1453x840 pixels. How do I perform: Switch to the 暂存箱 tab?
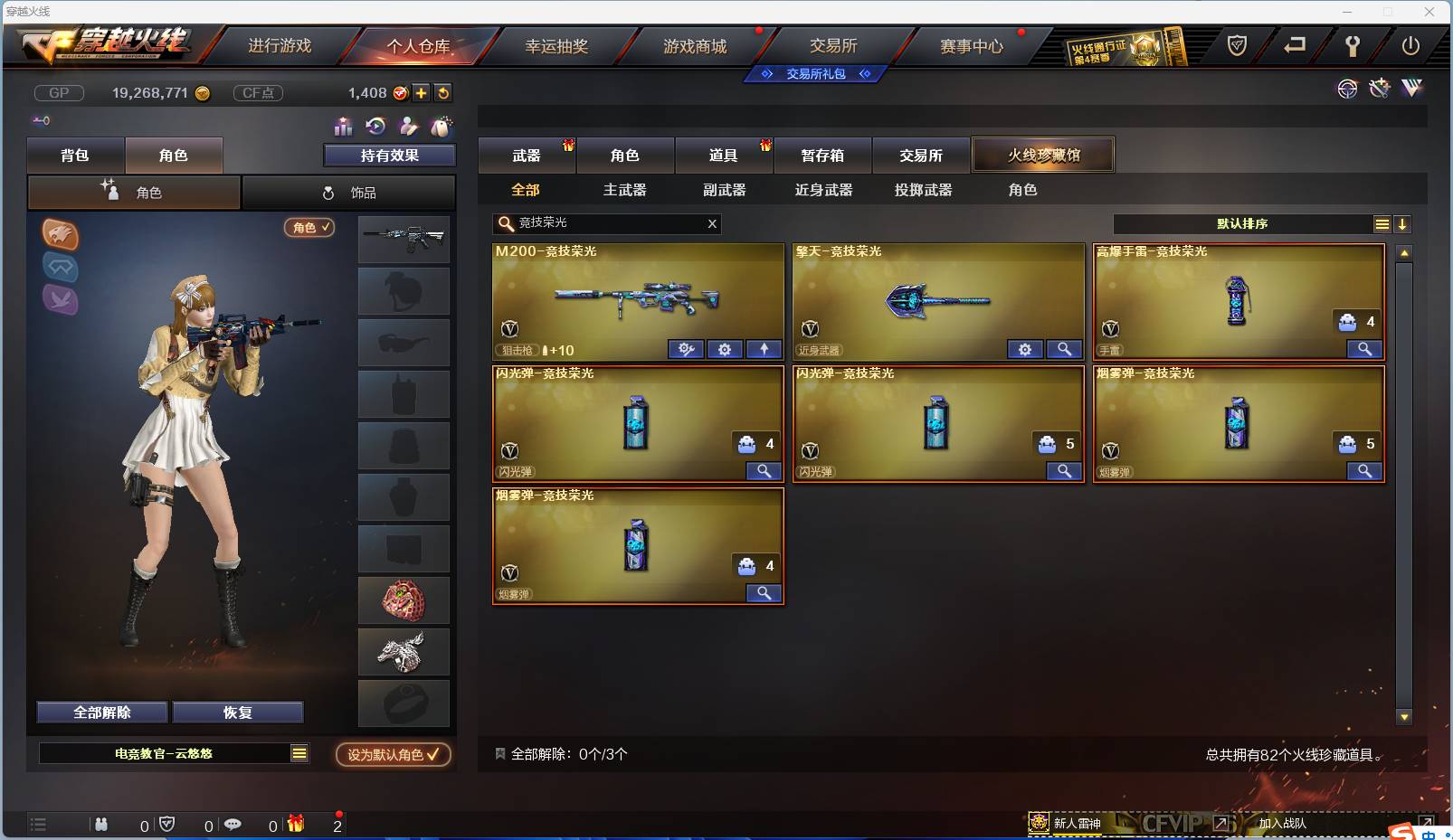(821, 155)
